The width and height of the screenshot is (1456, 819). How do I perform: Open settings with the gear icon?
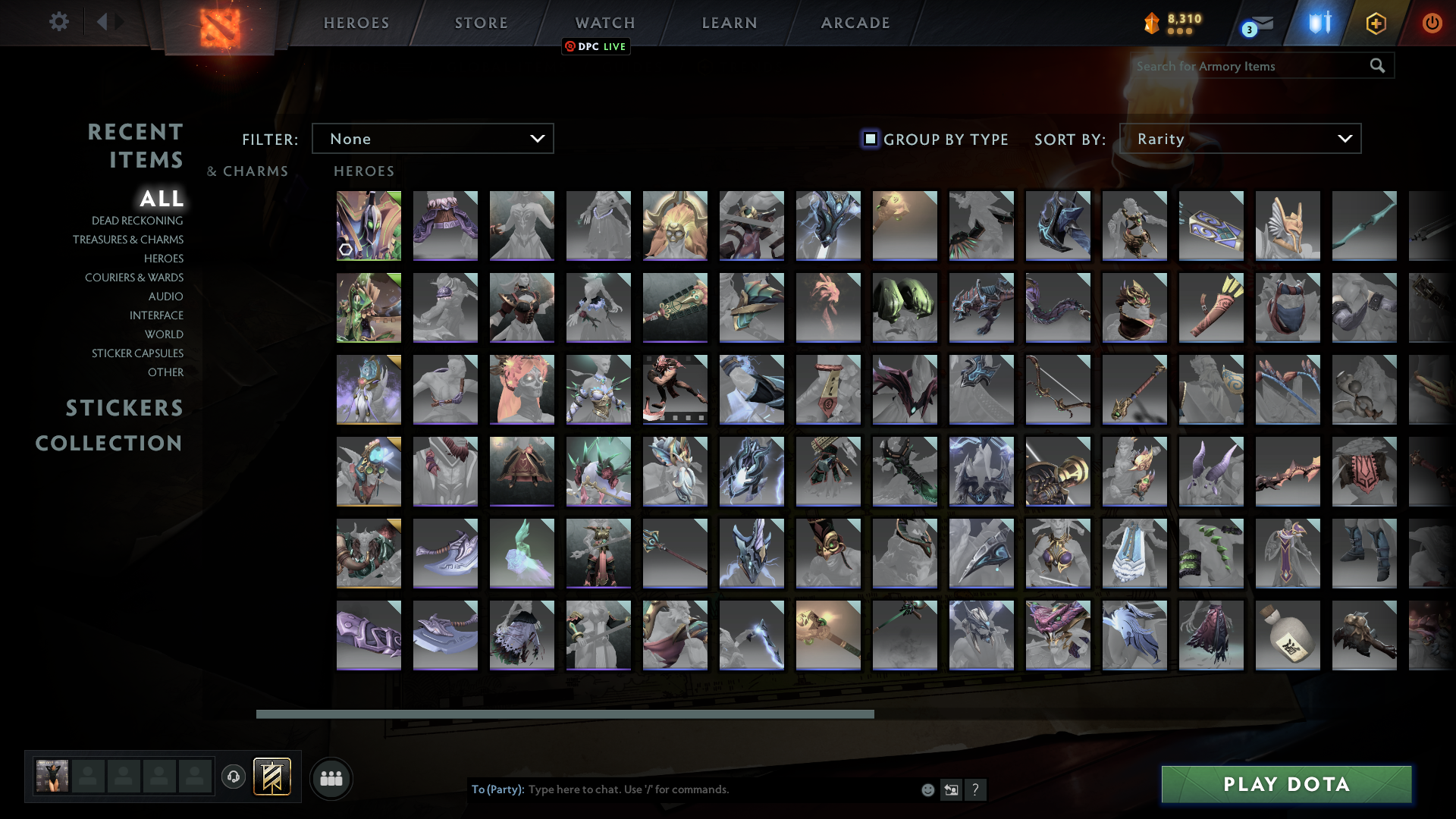(x=59, y=22)
